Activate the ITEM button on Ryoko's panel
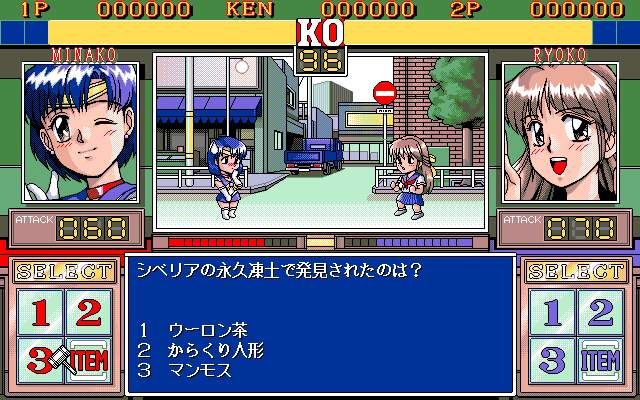 pyautogui.click(x=600, y=360)
